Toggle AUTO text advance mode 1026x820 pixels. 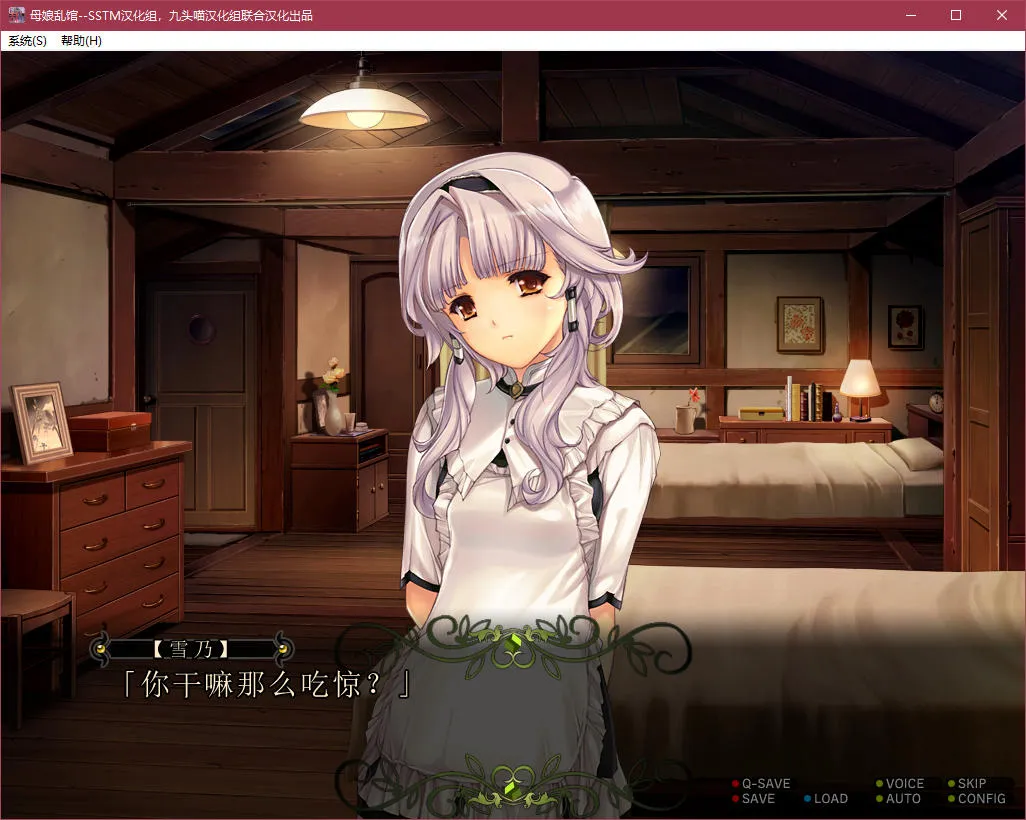coord(902,799)
